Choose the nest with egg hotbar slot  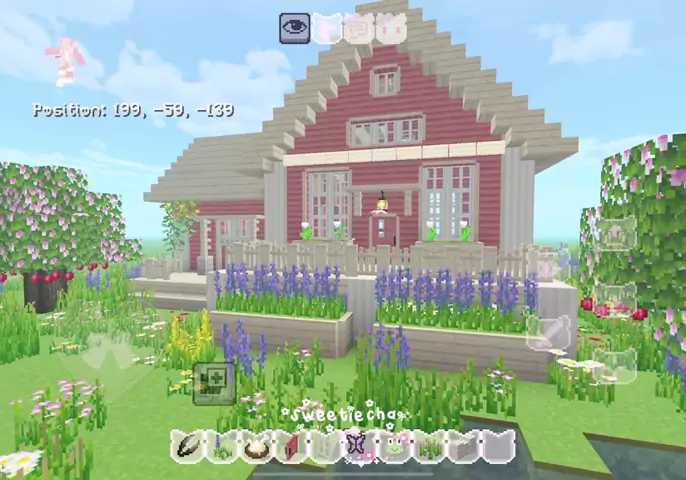256,447
